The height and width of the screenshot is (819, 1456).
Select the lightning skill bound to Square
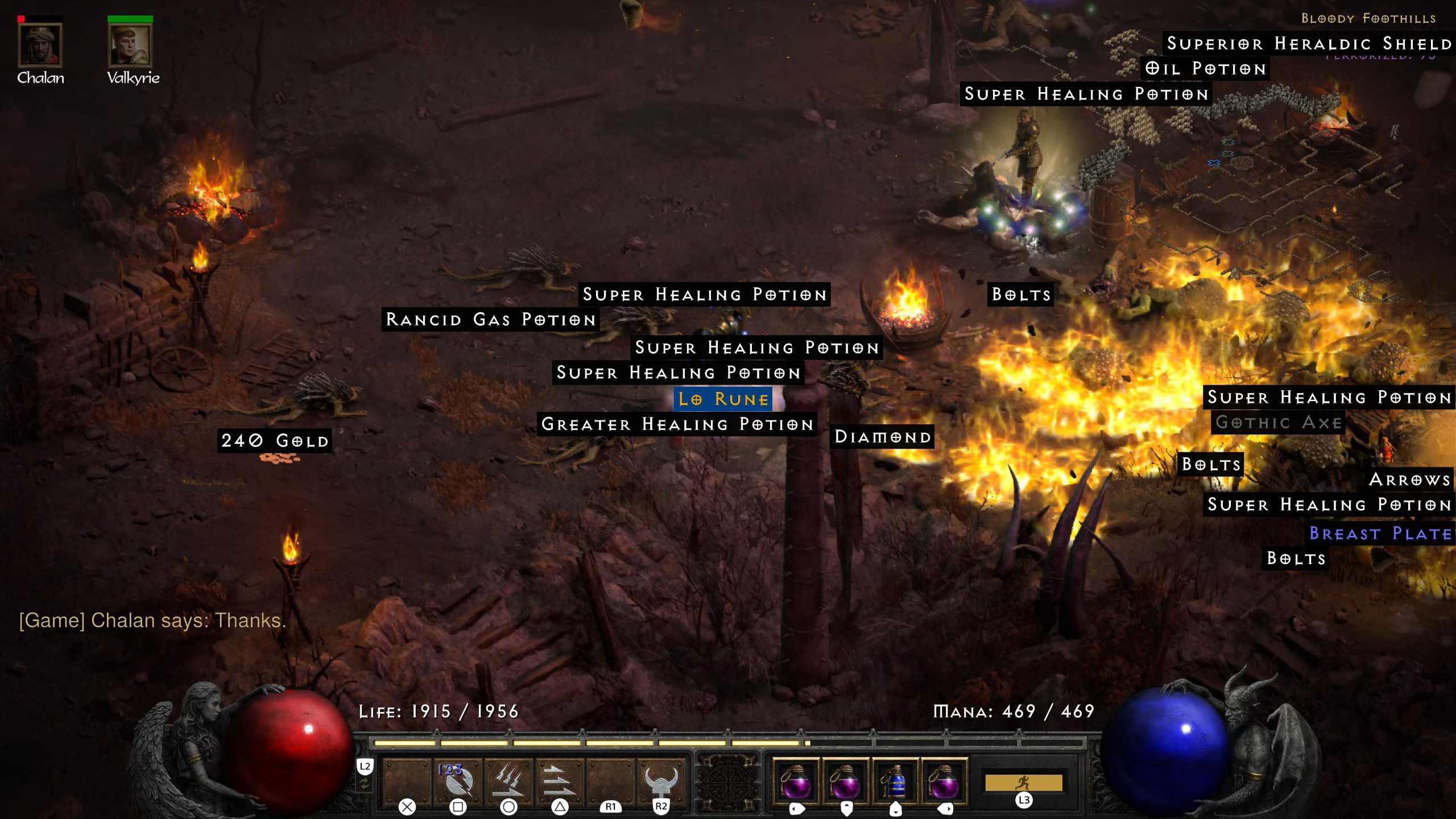point(456,780)
